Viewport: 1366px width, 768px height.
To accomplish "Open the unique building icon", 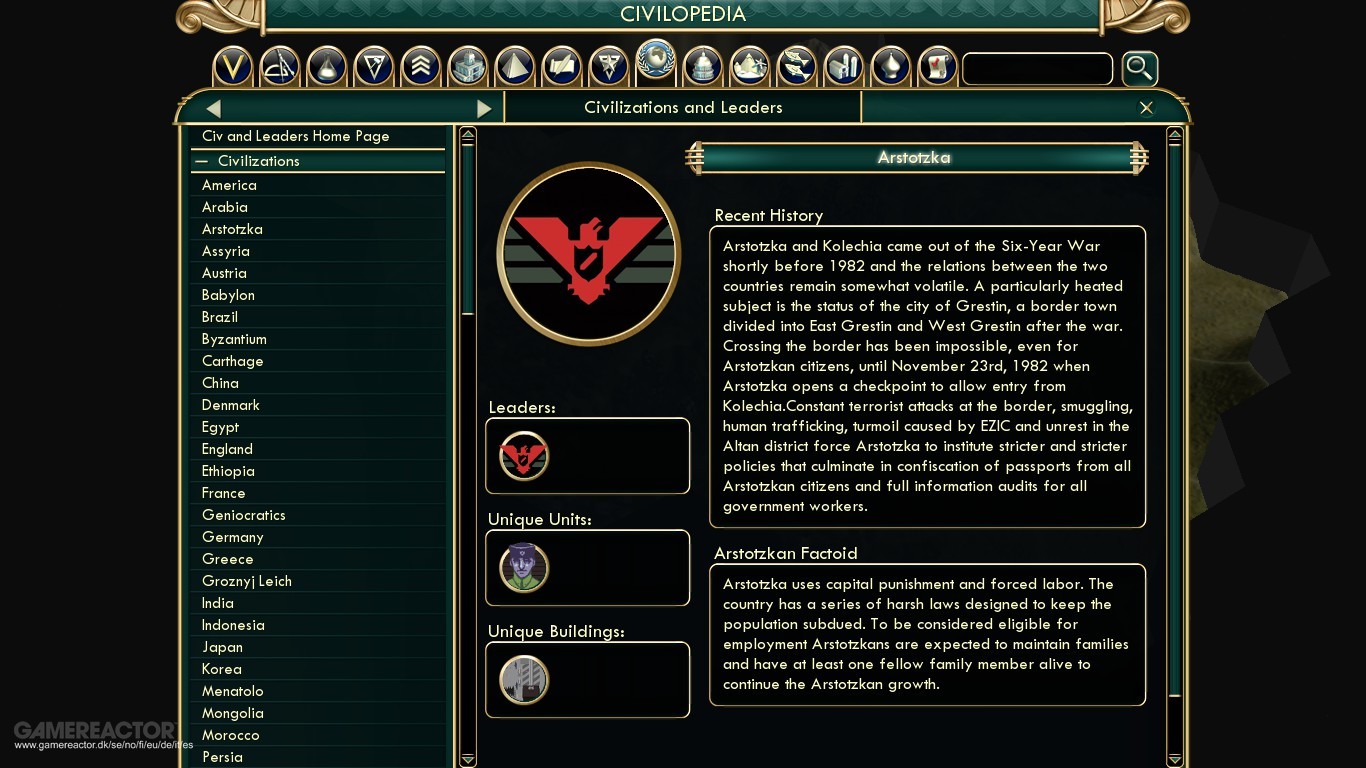I will pos(524,680).
